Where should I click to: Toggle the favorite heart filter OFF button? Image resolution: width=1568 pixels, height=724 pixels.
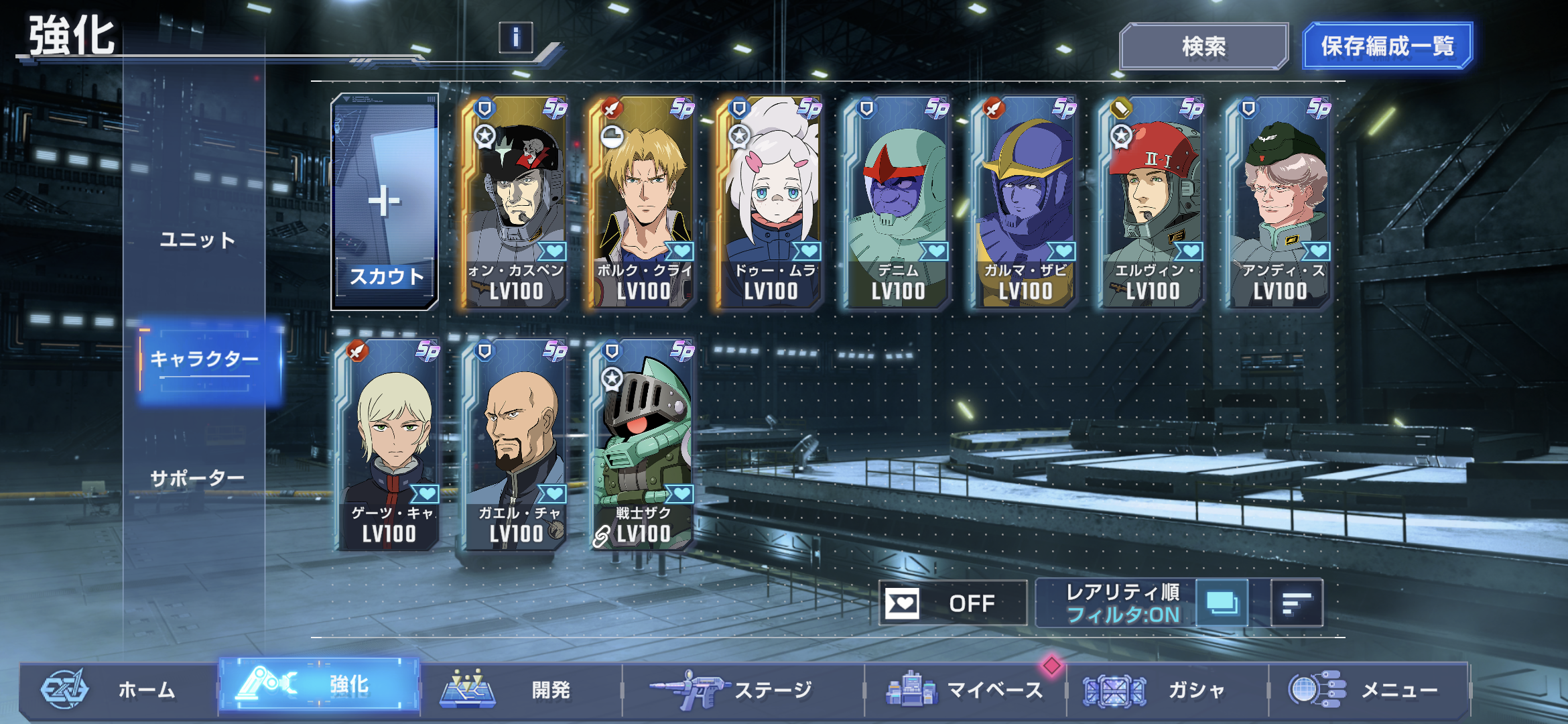click(x=952, y=603)
